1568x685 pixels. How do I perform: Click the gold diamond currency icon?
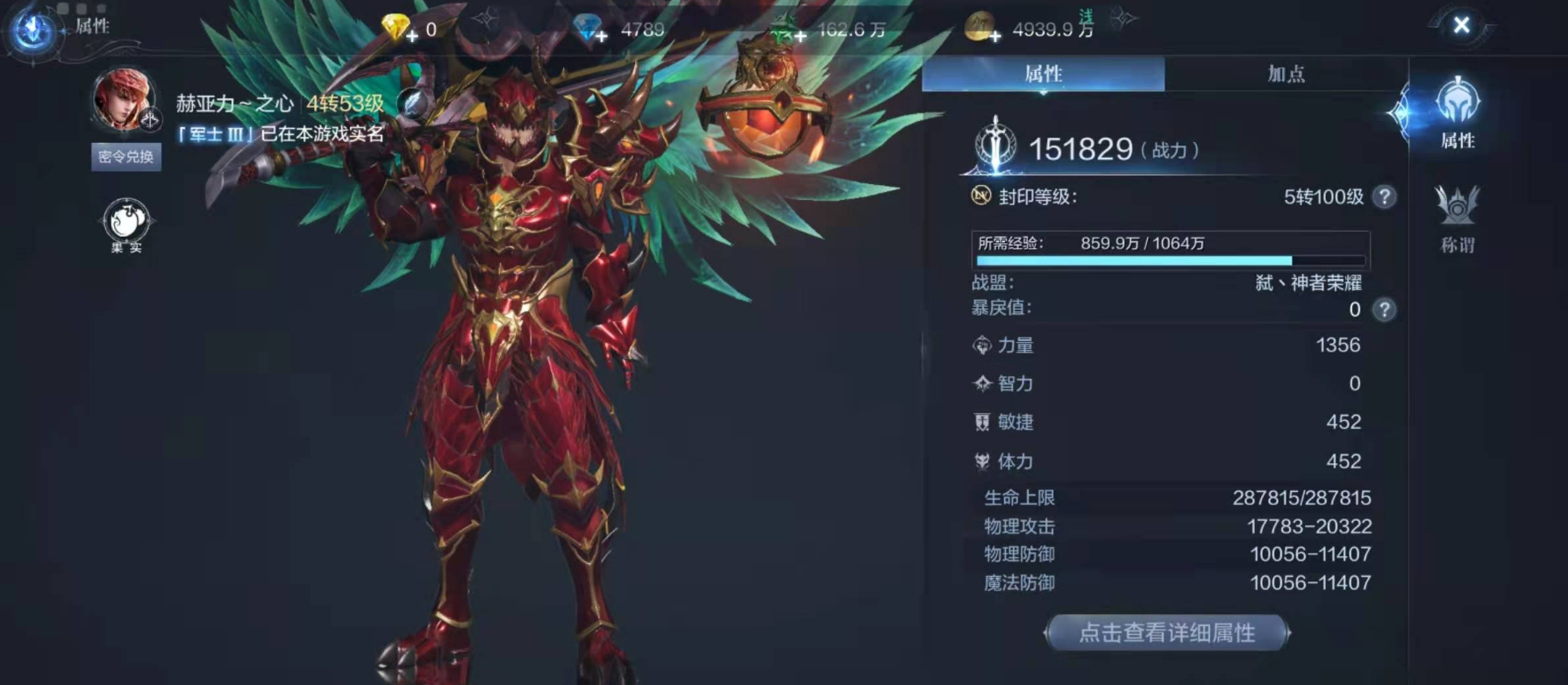(x=394, y=25)
